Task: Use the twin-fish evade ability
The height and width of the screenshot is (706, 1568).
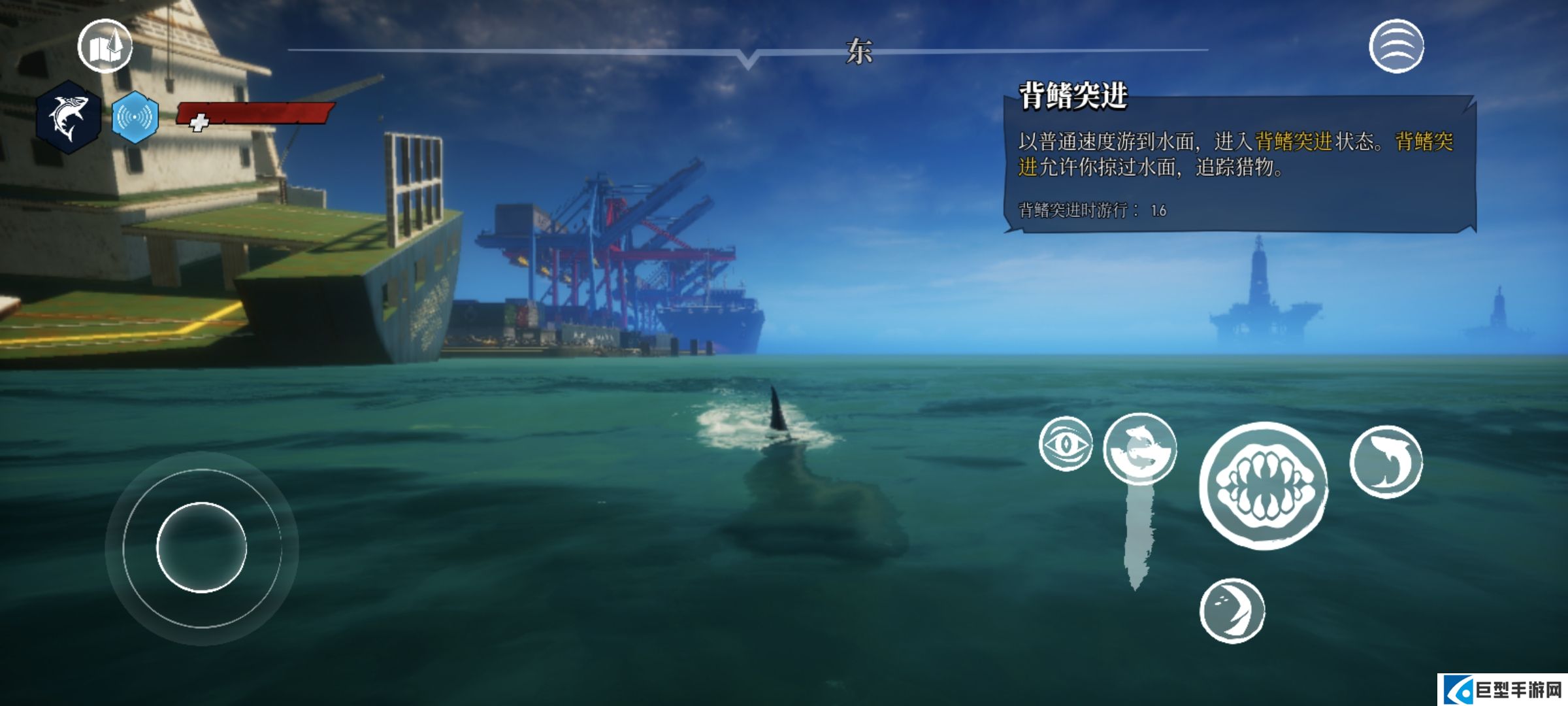Action: [x=1140, y=449]
